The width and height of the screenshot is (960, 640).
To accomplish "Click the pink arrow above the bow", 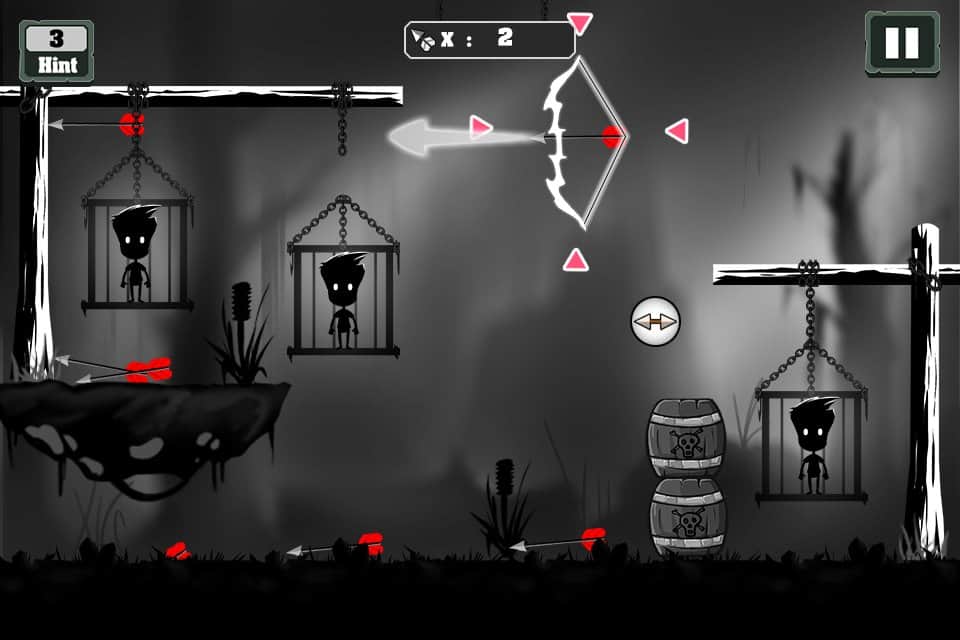I will coord(579,22).
